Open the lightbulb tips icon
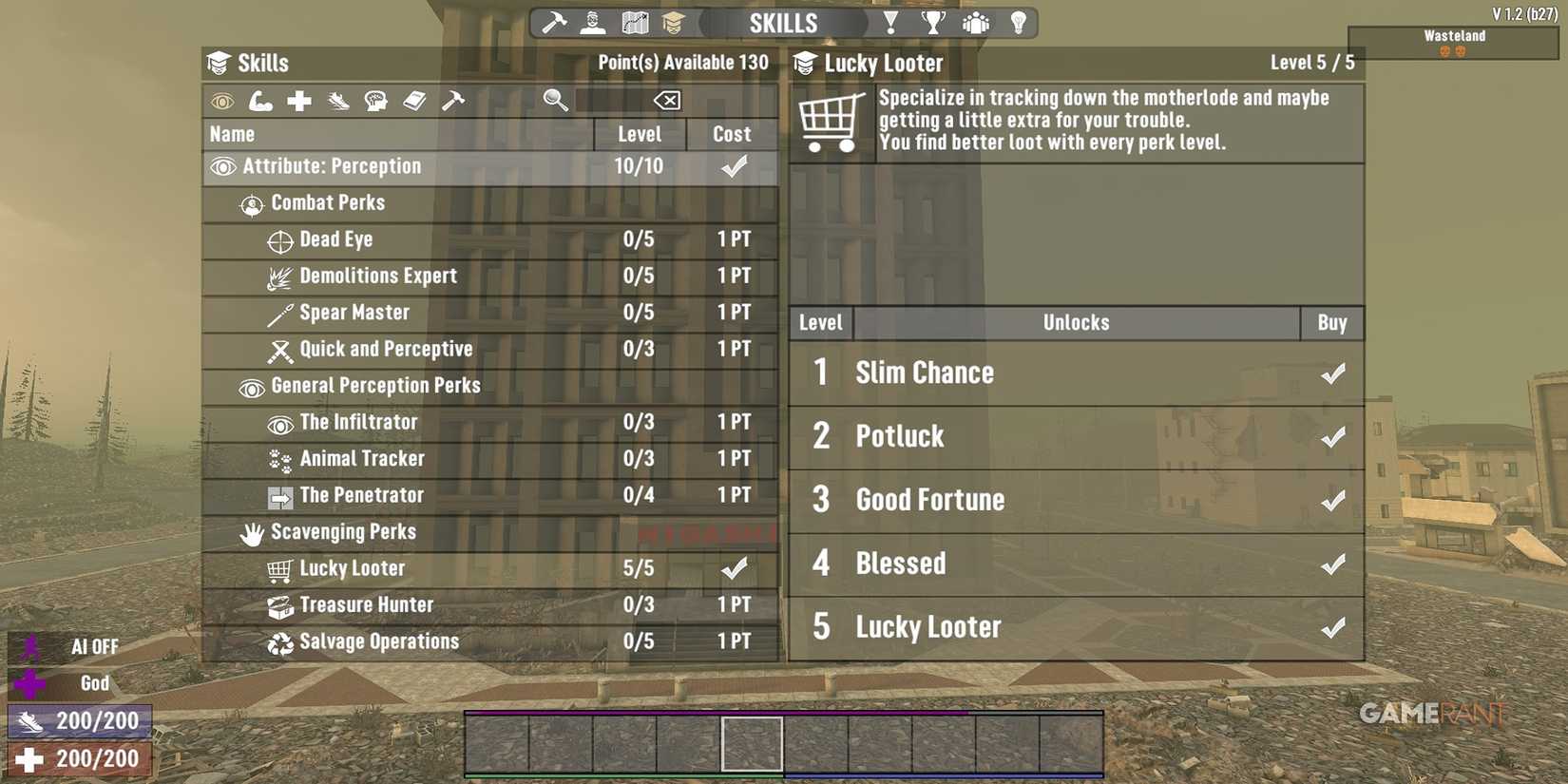1568x784 pixels. point(1018,22)
